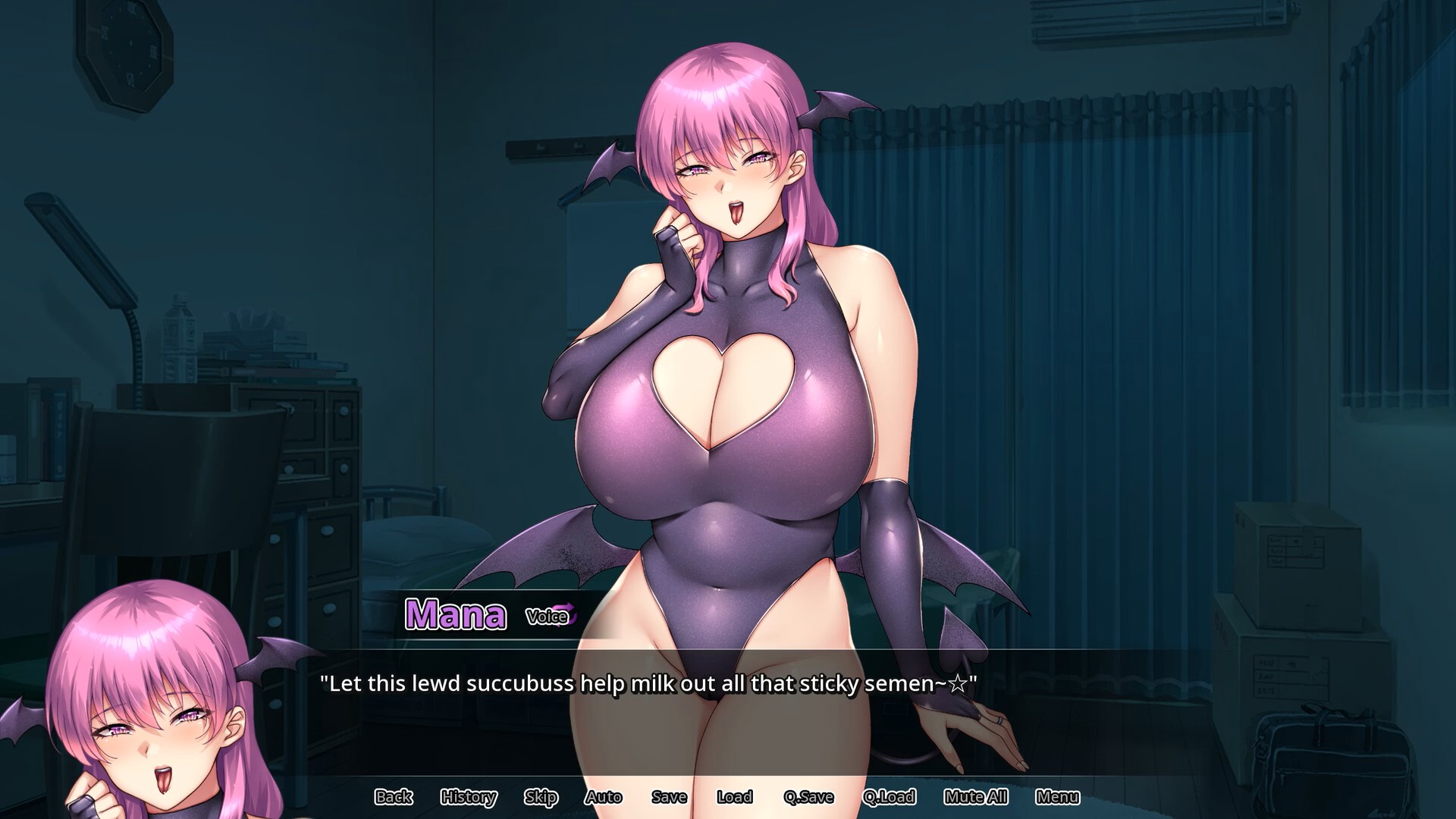Open the dialogue History log
Image resolution: width=1456 pixels, height=819 pixels.
tap(469, 797)
